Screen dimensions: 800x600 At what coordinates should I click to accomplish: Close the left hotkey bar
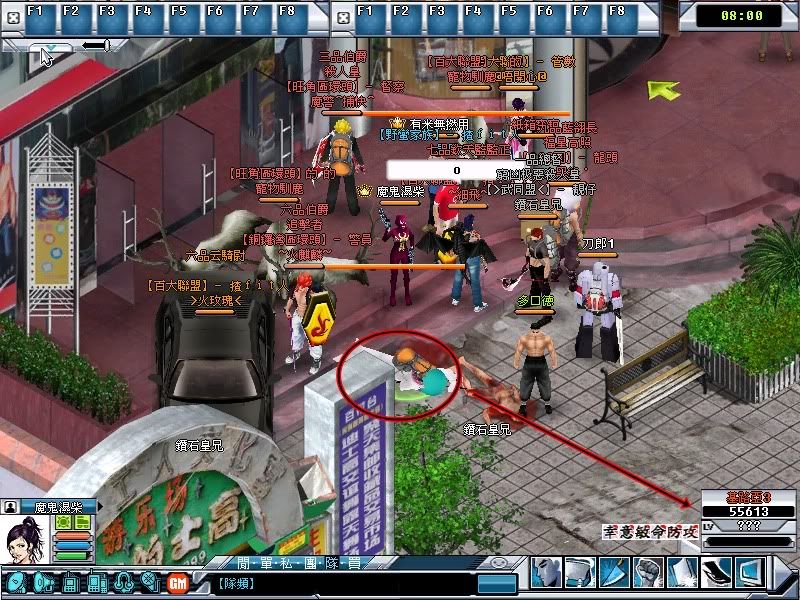tap(10, 15)
